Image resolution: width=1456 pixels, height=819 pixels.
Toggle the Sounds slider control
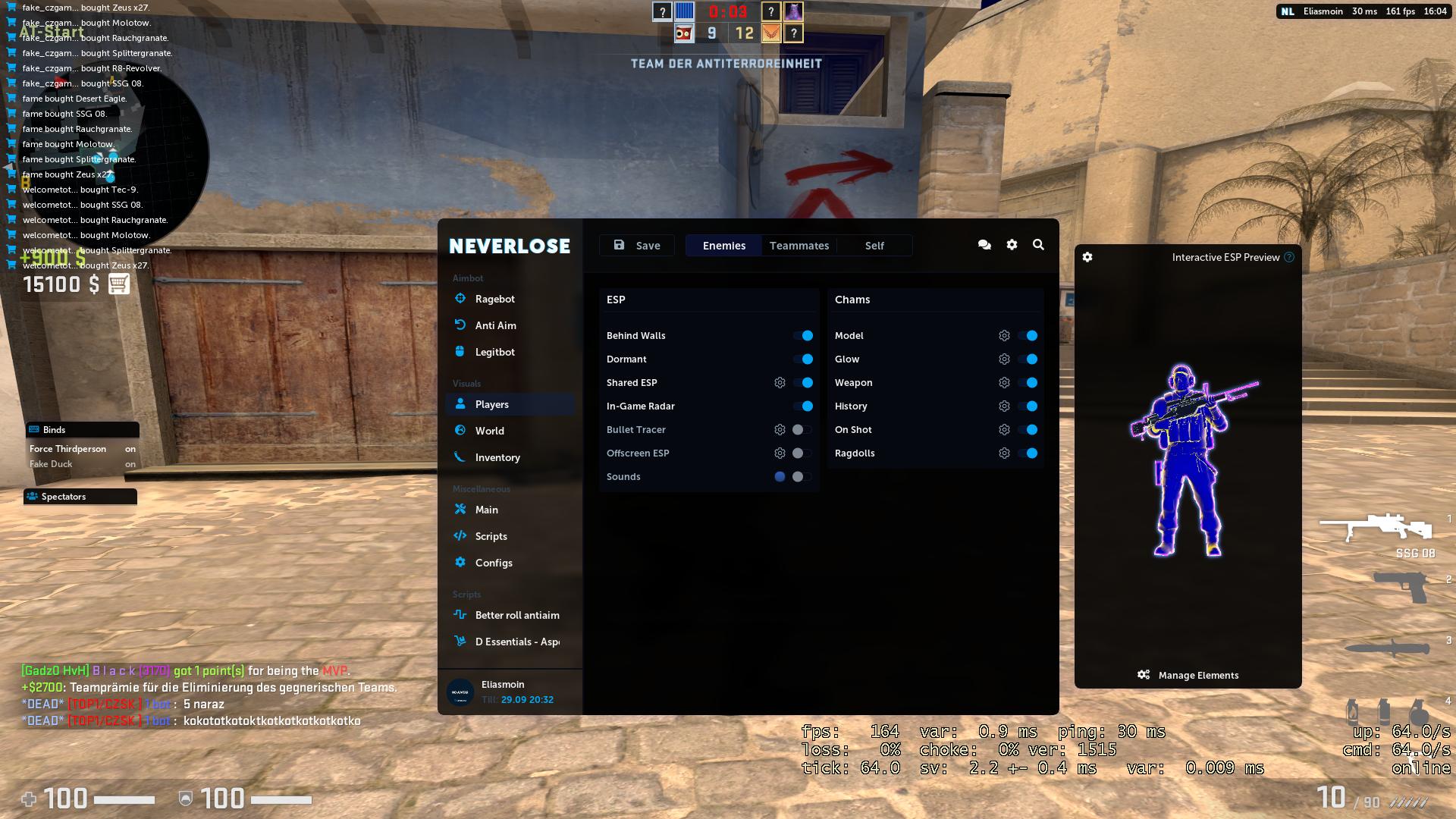pos(800,476)
